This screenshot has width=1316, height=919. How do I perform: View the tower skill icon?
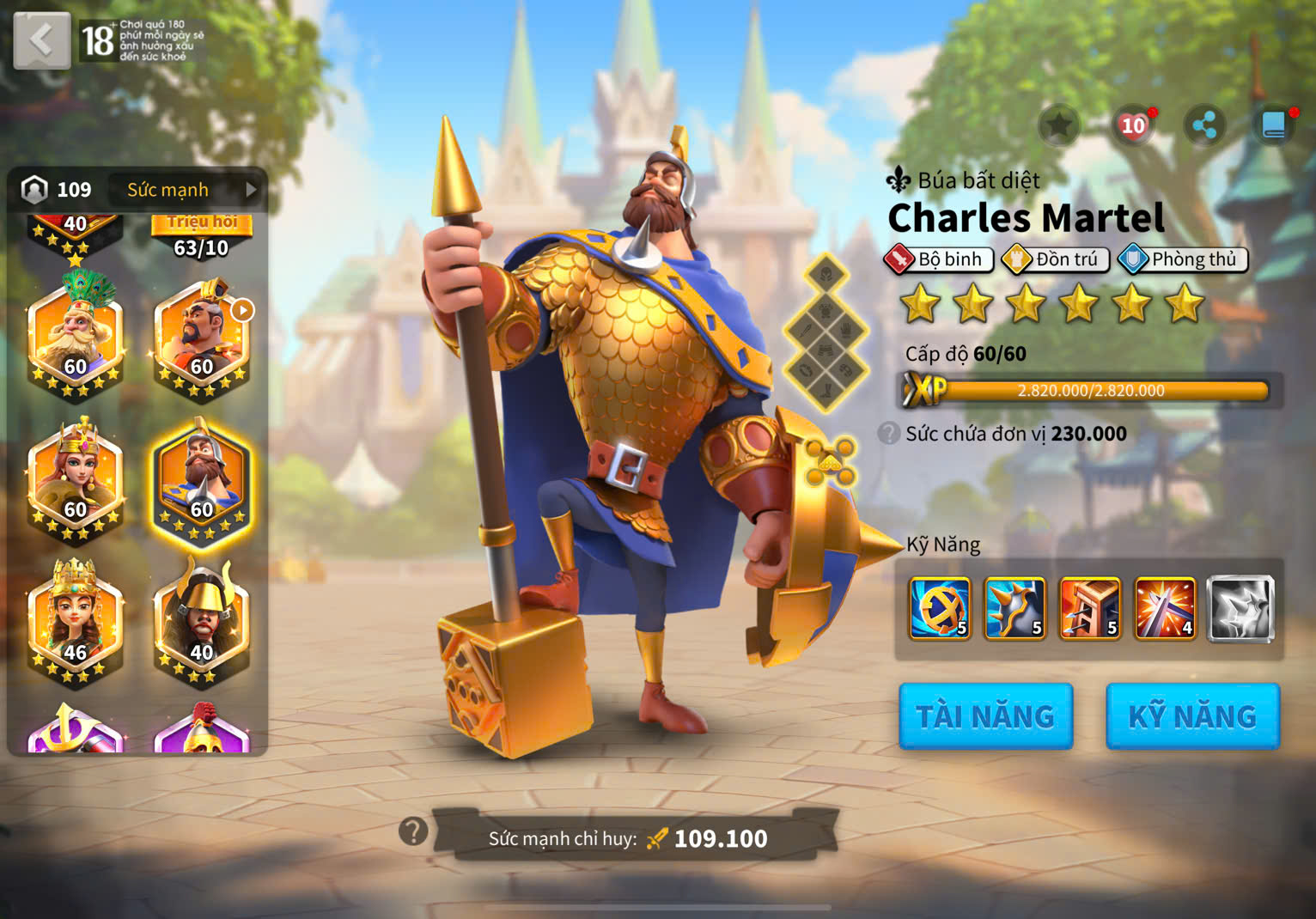tap(1090, 609)
